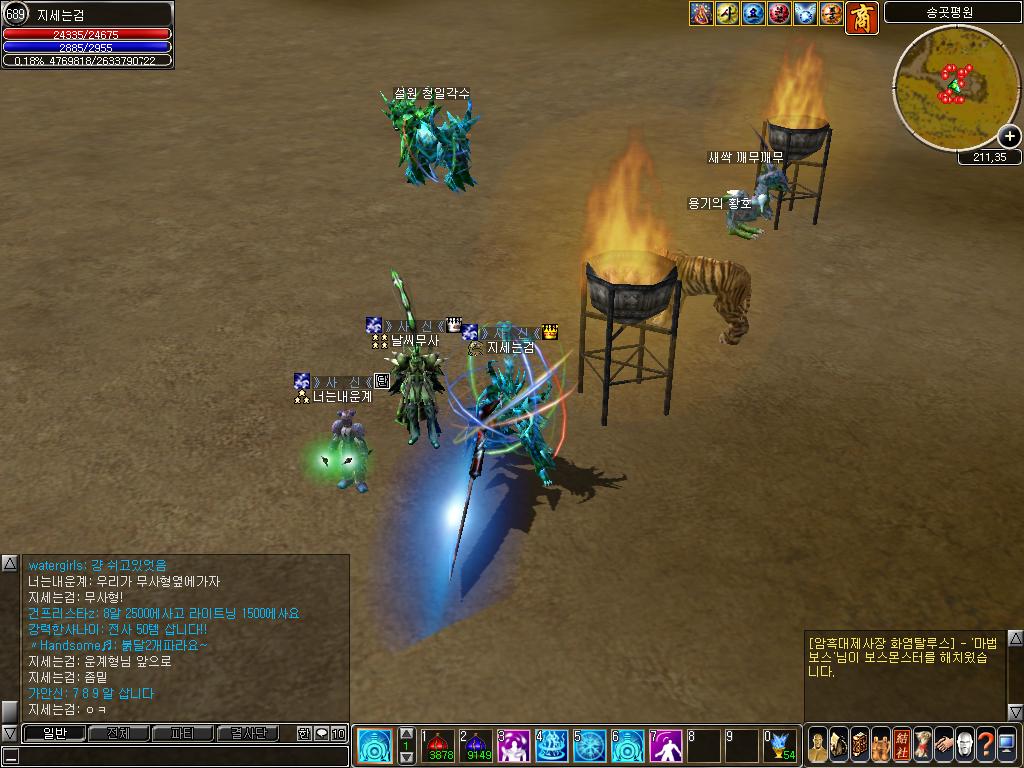Click the minimap plus zoom button
The width and height of the screenshot is (1024, 768).
pyautogui.click(x=1010, y=137)
